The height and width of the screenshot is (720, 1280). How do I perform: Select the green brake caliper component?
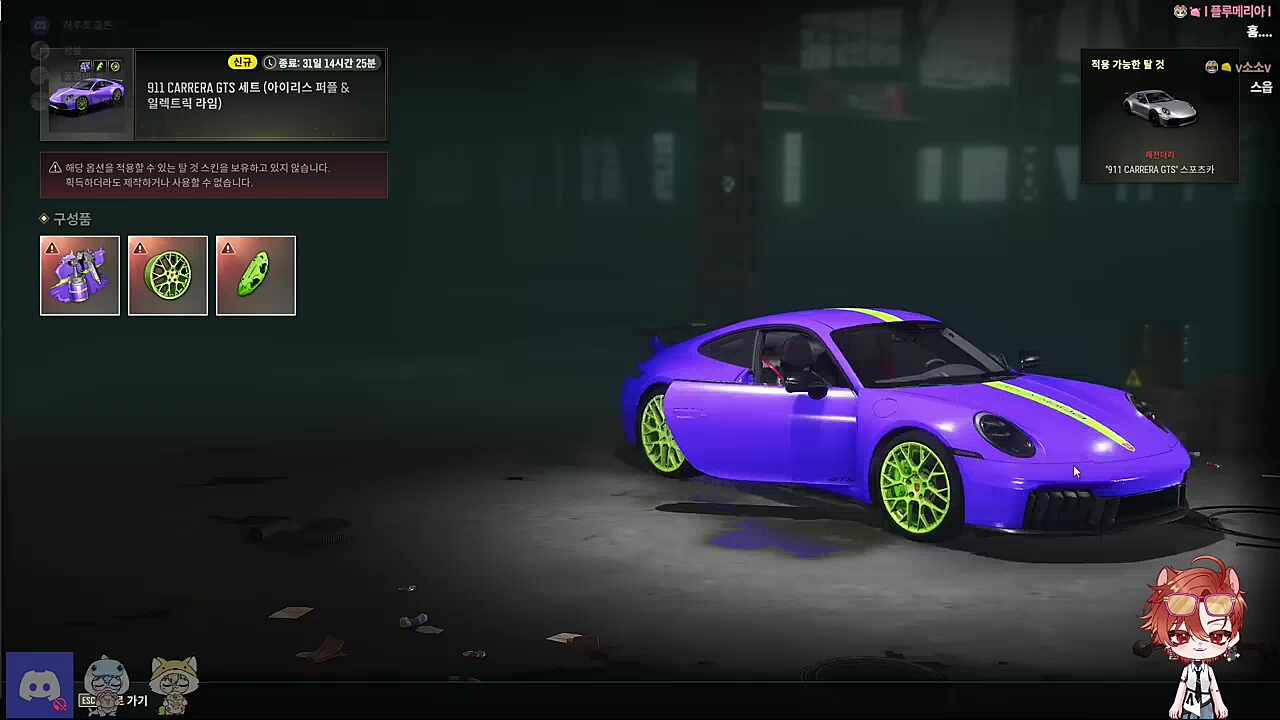click(256, 275)
